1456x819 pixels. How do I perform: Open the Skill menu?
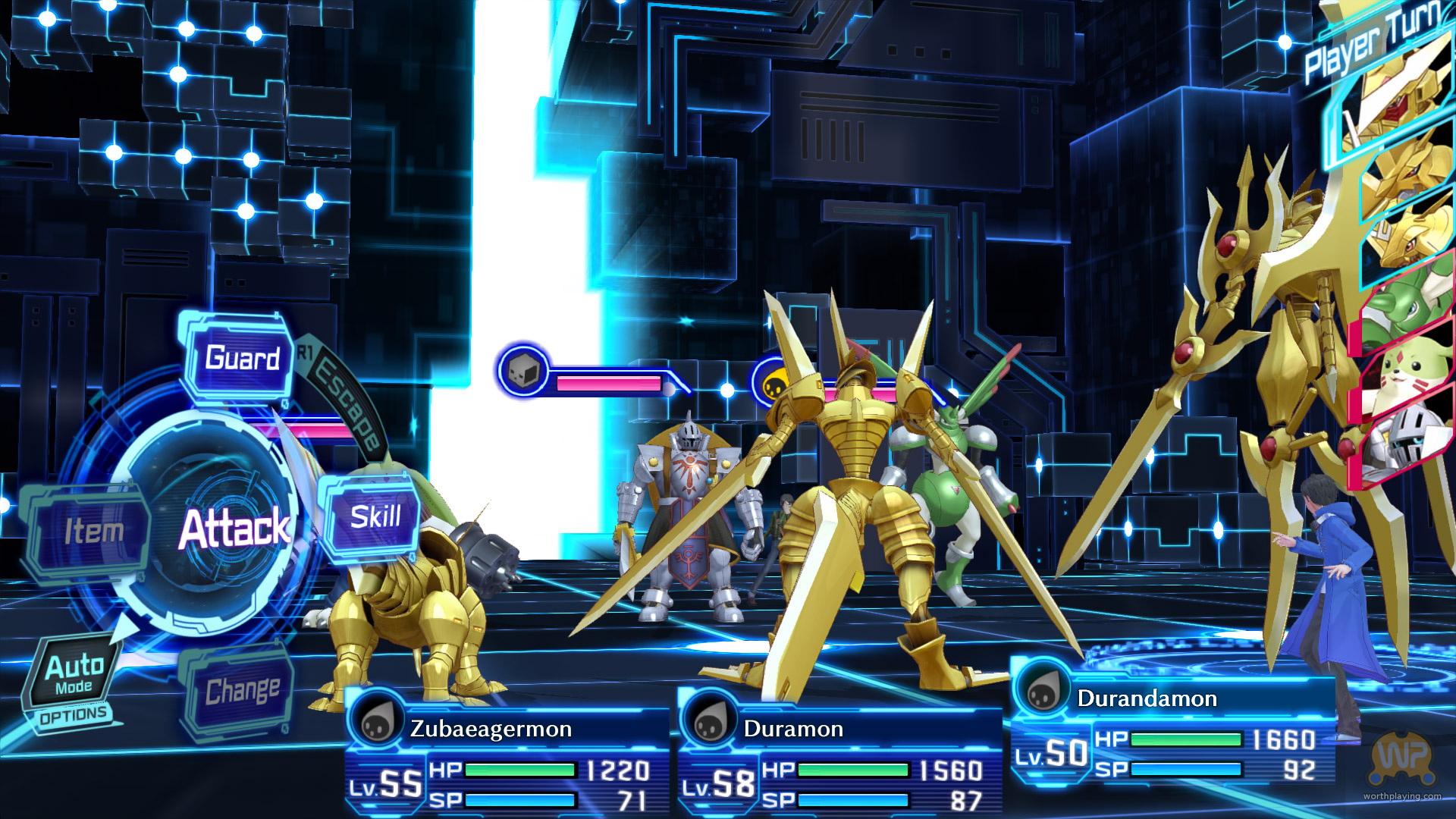pos(375,517)
